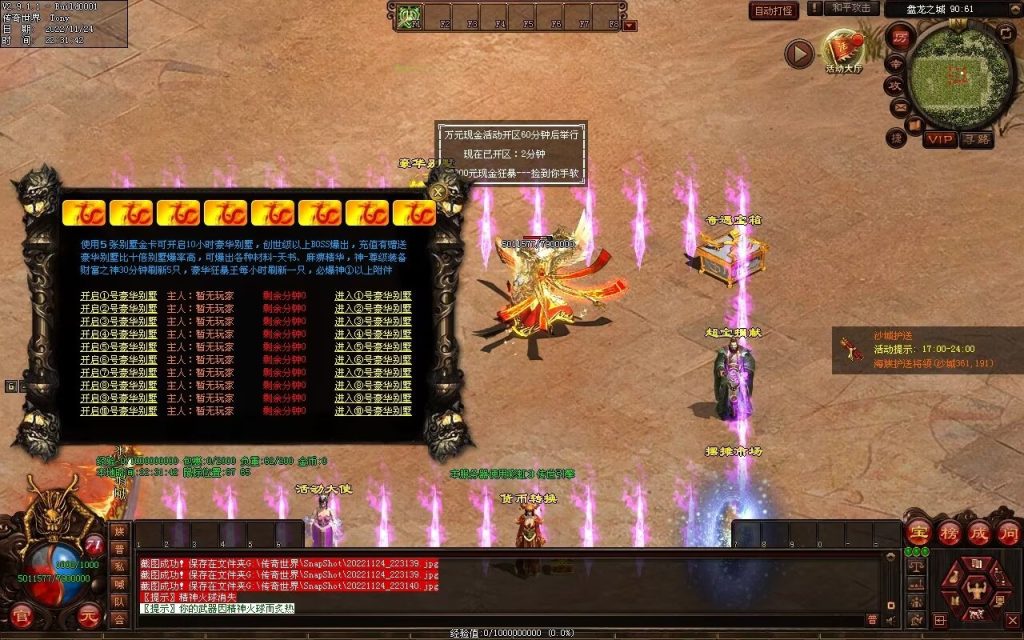
Task: Open ①号豪华别墅 in the villa list
Action: [119, 296]
